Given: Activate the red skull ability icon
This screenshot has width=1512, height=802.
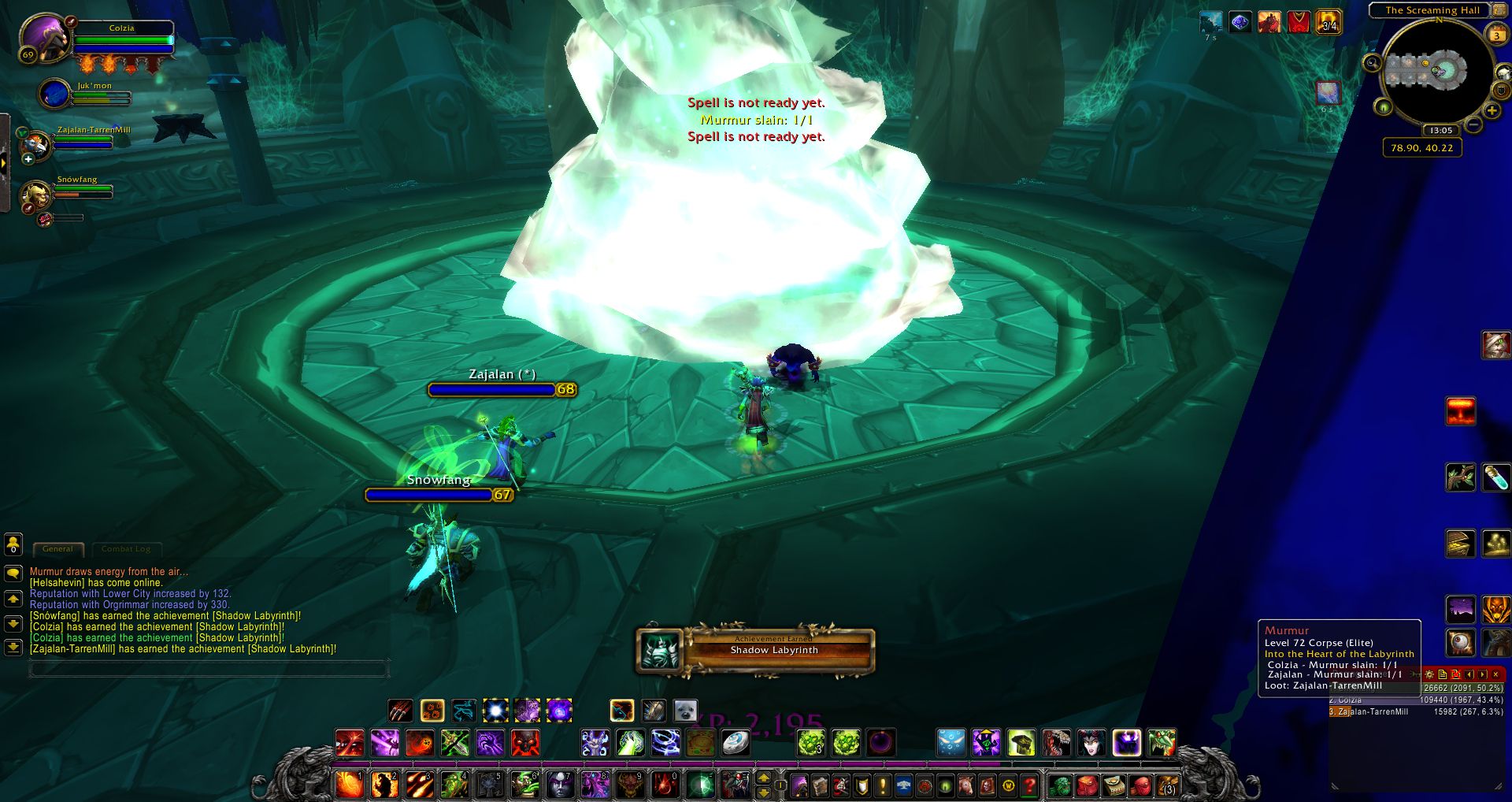Looking at the screenshot, I should click(x=524, y=743).
